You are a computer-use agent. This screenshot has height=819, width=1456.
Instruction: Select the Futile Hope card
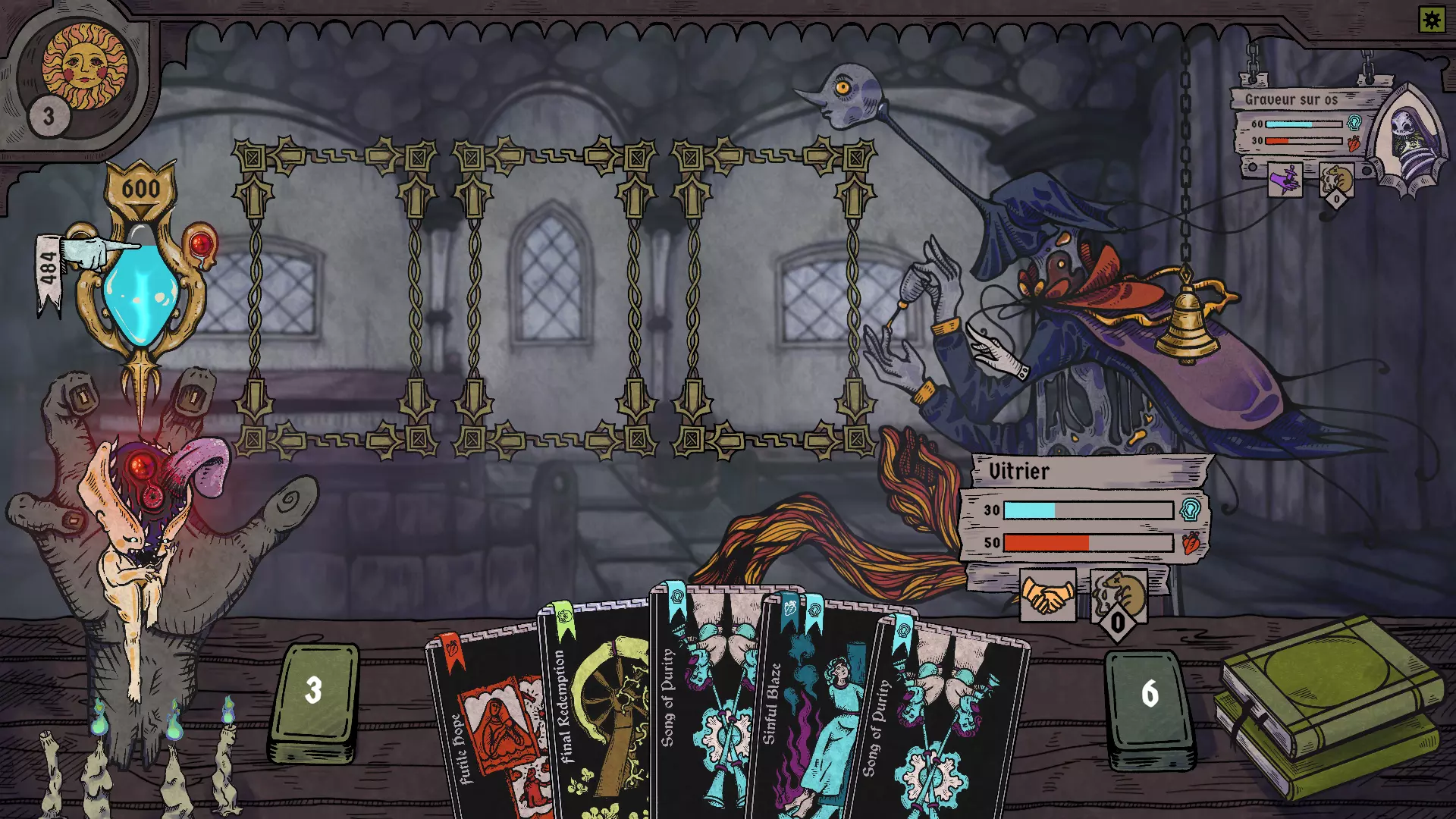tap(485, 728)
